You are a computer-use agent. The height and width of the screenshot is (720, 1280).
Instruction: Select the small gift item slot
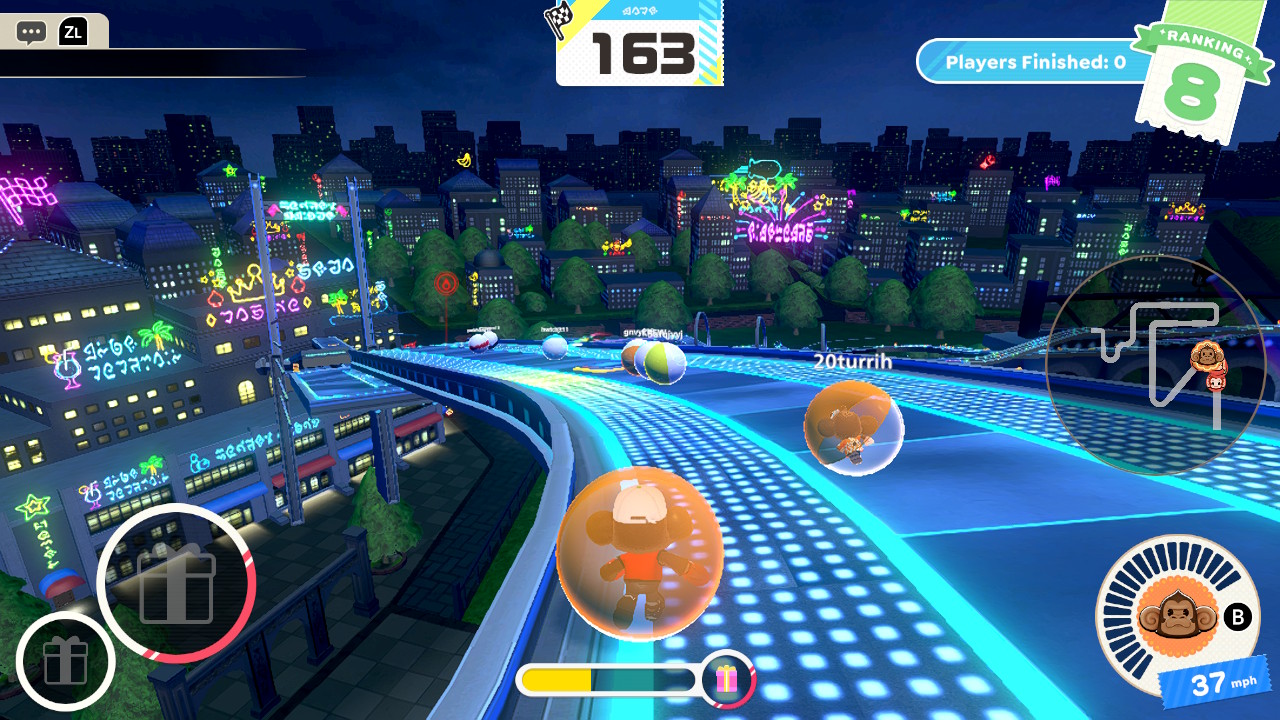(x=65, y=661)
